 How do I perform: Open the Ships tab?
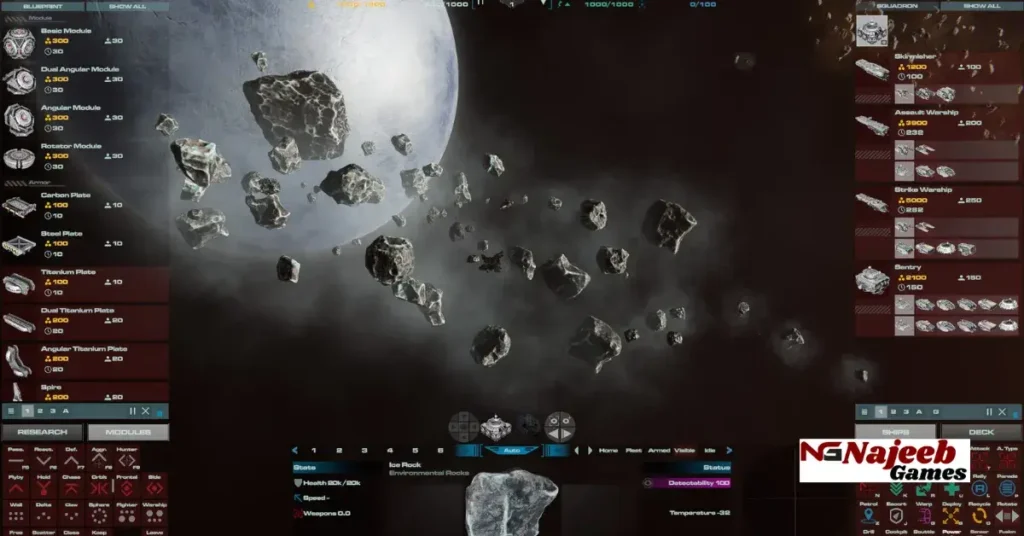point(895,432)
